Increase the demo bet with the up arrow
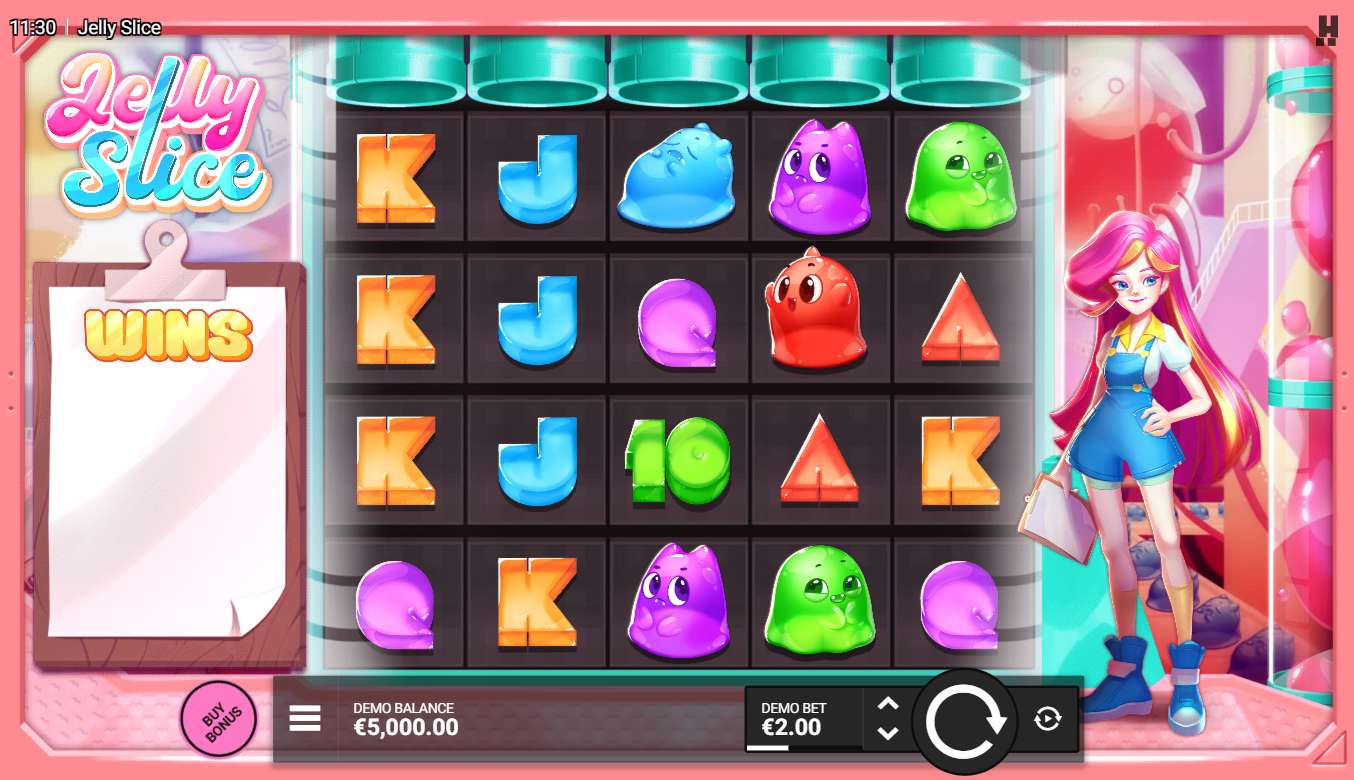 887,704
